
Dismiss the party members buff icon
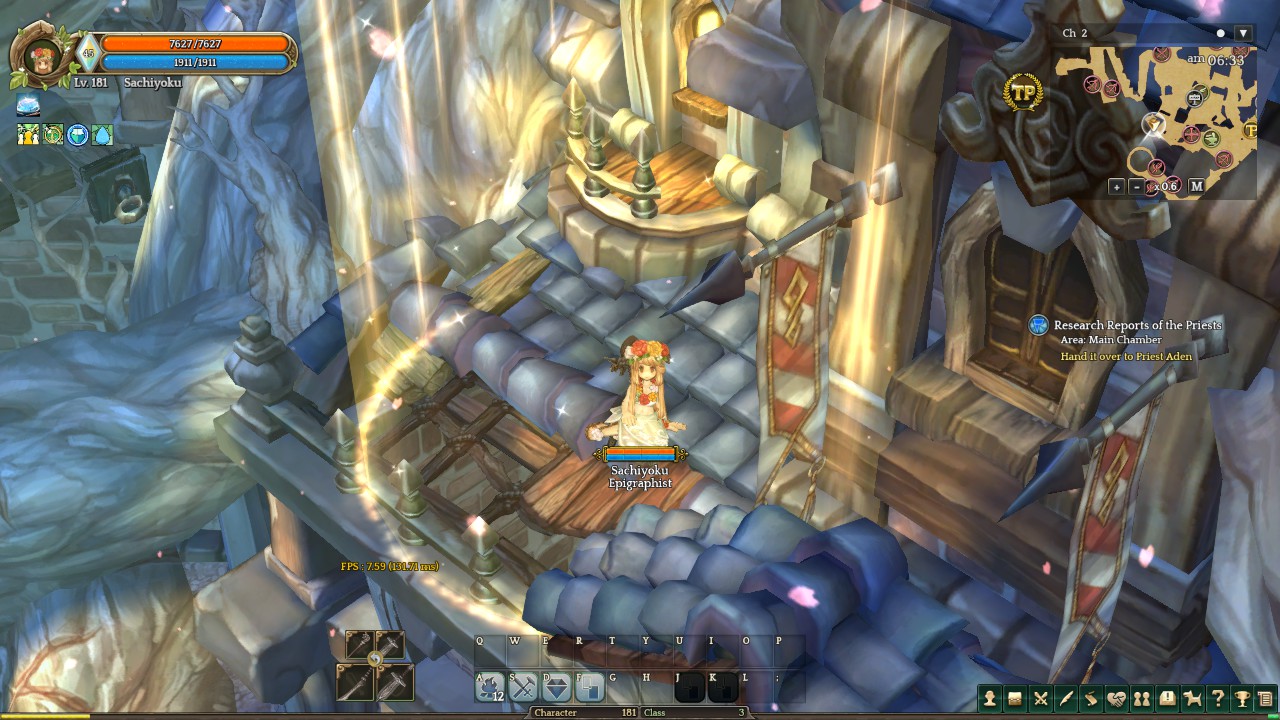click(28, 135)
